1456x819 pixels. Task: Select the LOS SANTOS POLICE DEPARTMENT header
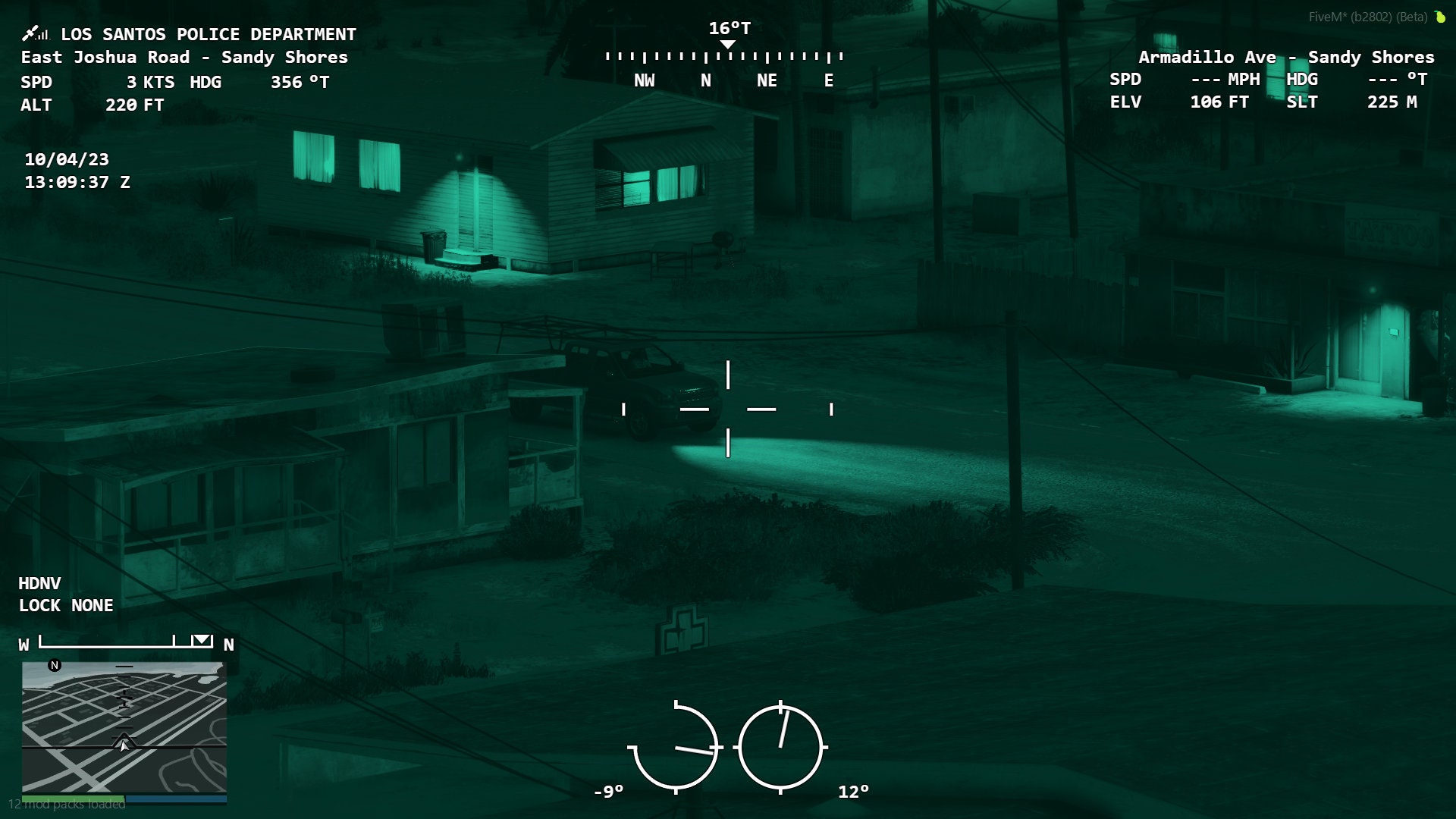click(209, 34)
